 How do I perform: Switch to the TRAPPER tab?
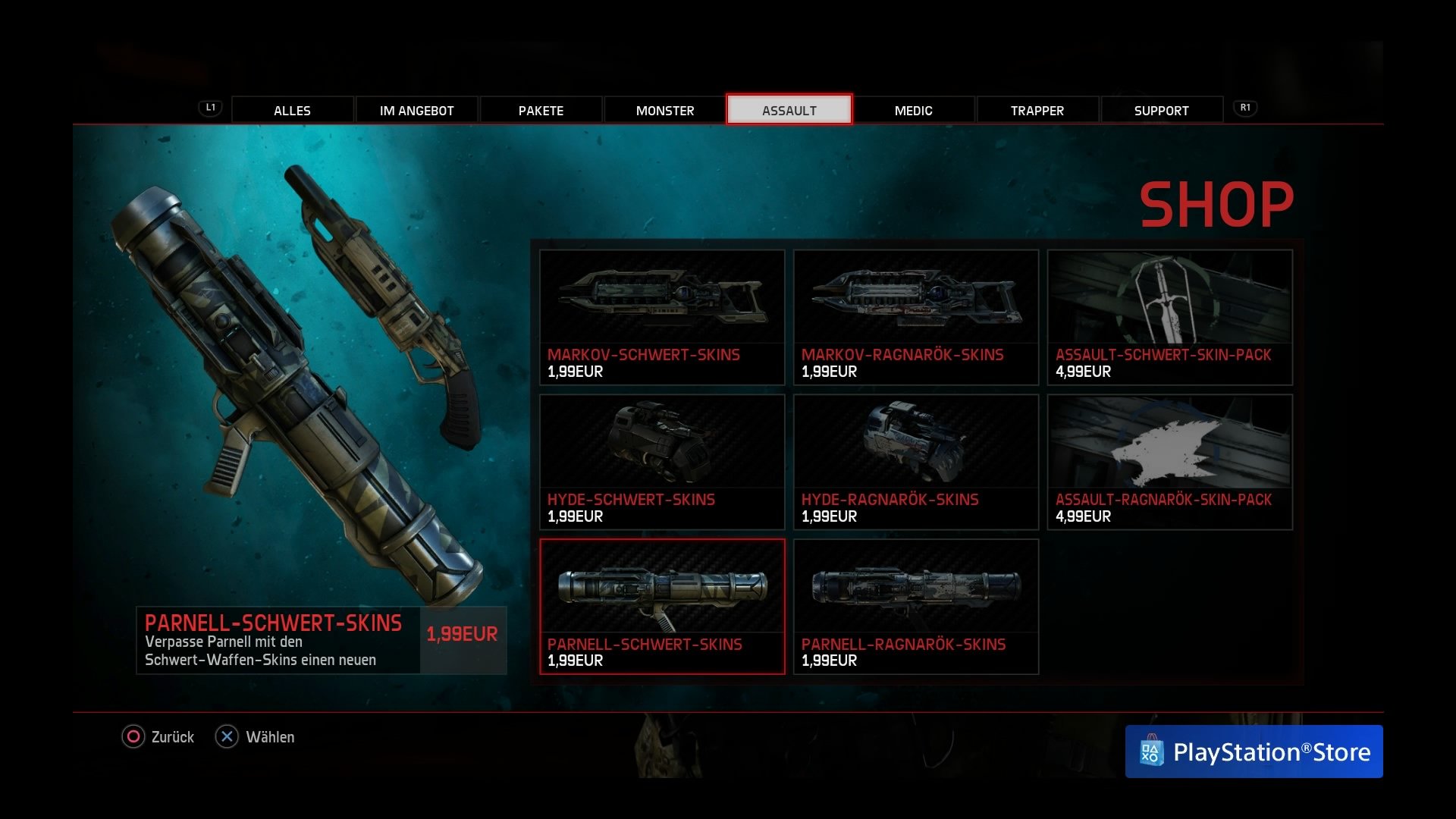pyautogui.click(x=1037, y=110)
